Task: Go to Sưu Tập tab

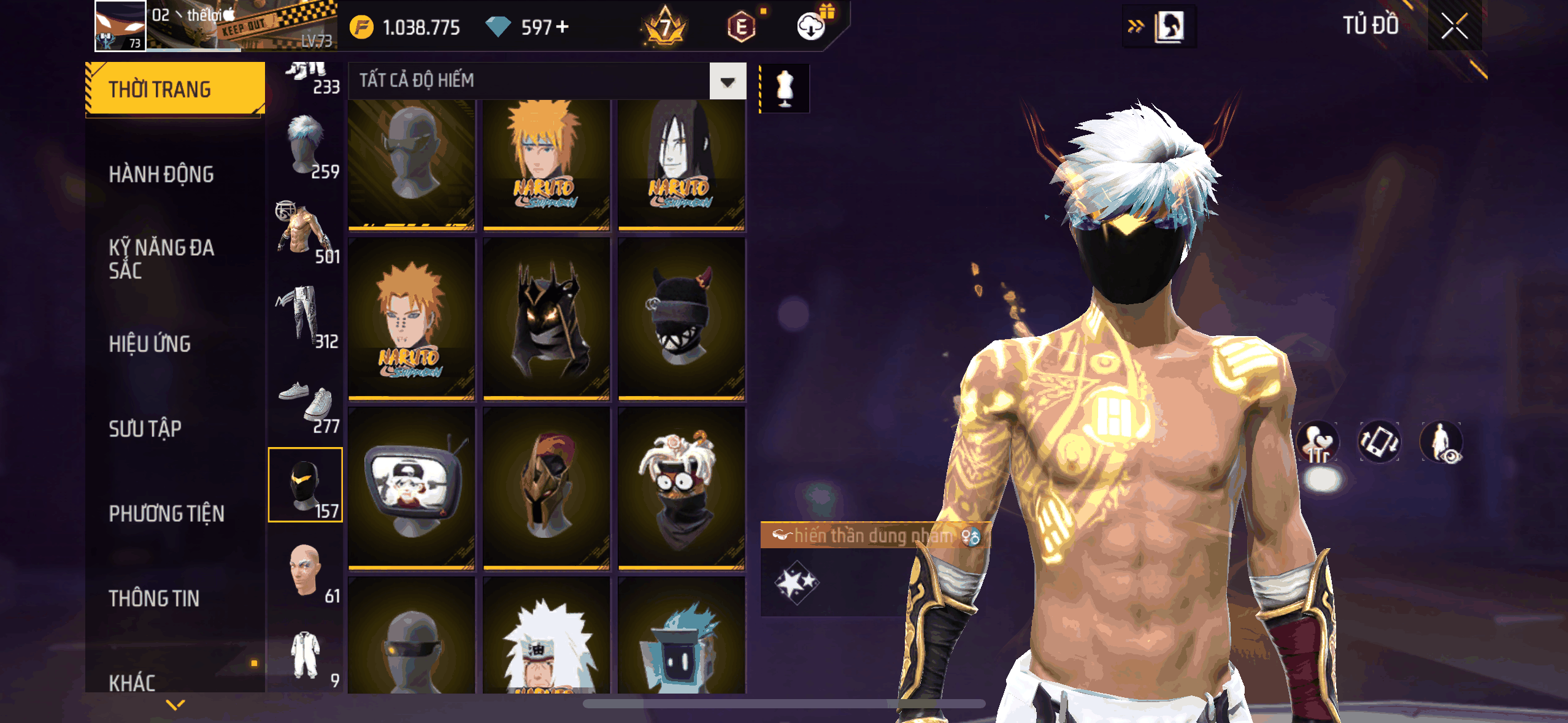Action: (x=145, y=428)
